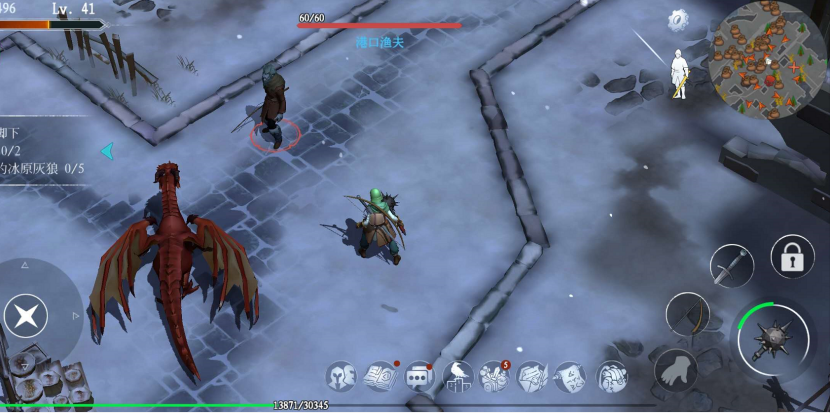Collapse the quest tracker with cyan arrow
Image resolution: width=830 pixels, height=414 pixels.
107,151
